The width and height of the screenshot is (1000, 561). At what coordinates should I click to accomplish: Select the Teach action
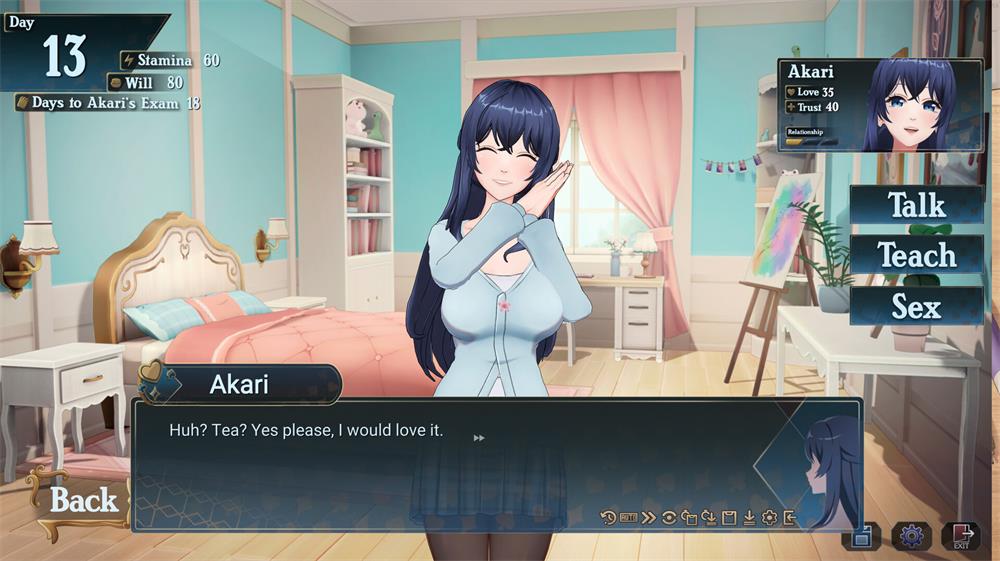coord(916,255)
